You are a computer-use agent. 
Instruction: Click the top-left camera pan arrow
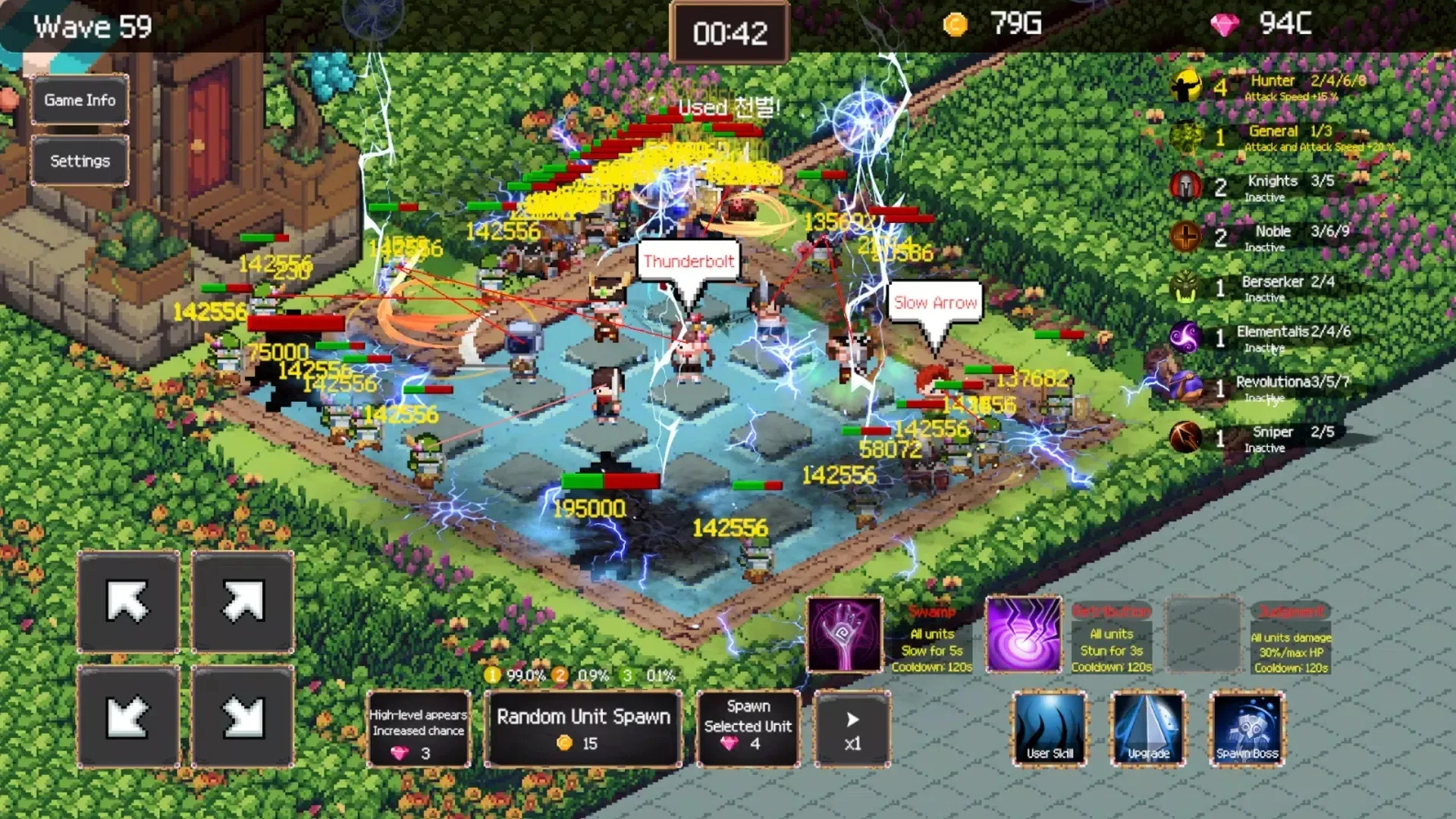(x=127, y=602)
